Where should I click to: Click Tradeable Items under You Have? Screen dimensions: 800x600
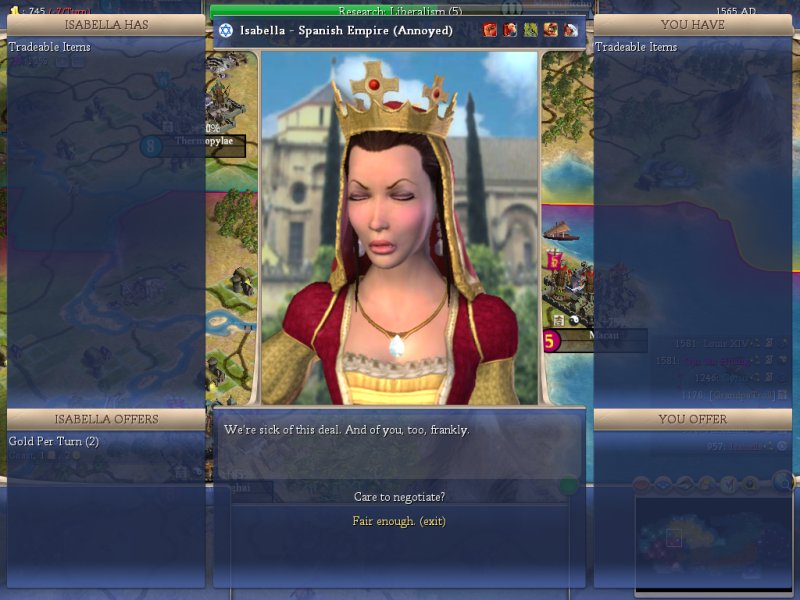pyautogui.click(x=635, y=47)
